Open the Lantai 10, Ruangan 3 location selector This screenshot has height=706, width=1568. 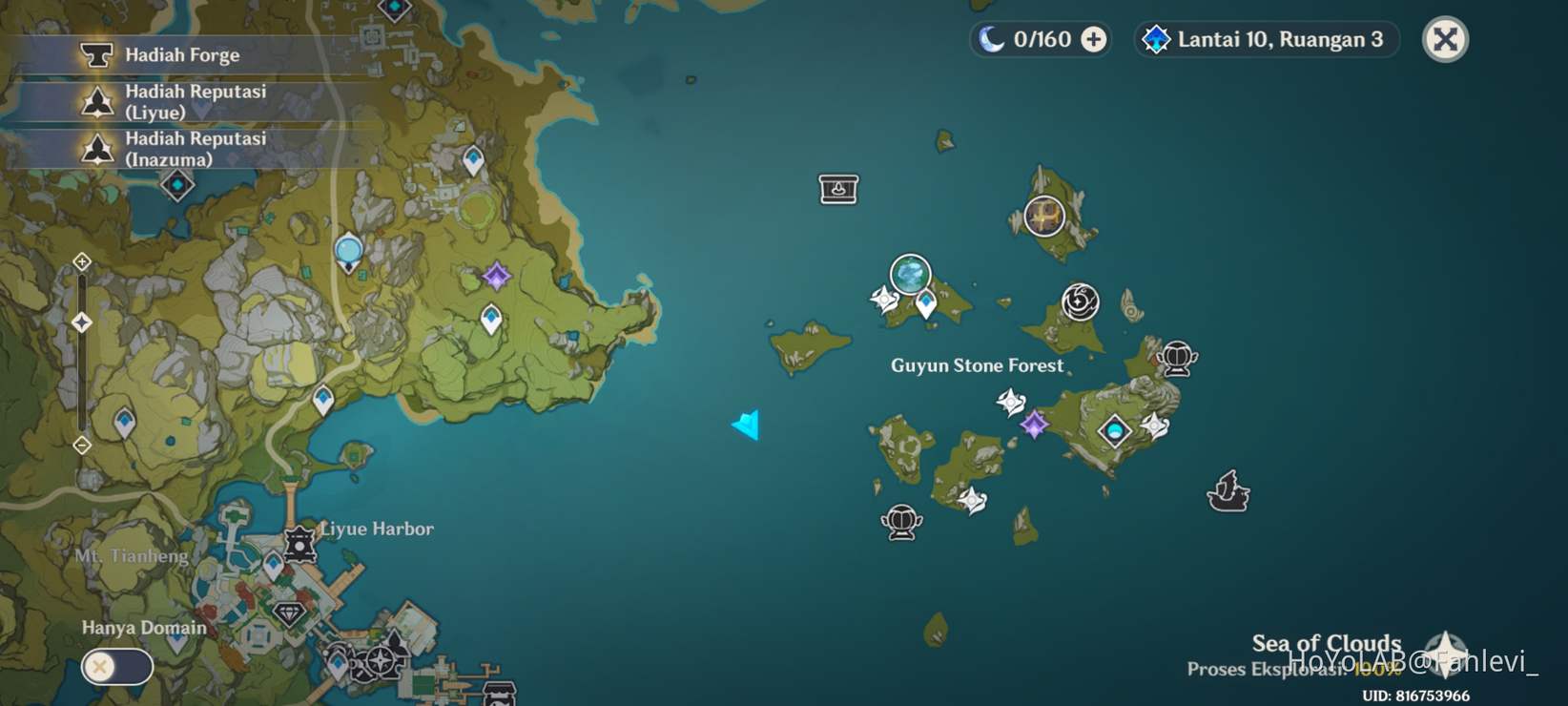(1266, 39)
